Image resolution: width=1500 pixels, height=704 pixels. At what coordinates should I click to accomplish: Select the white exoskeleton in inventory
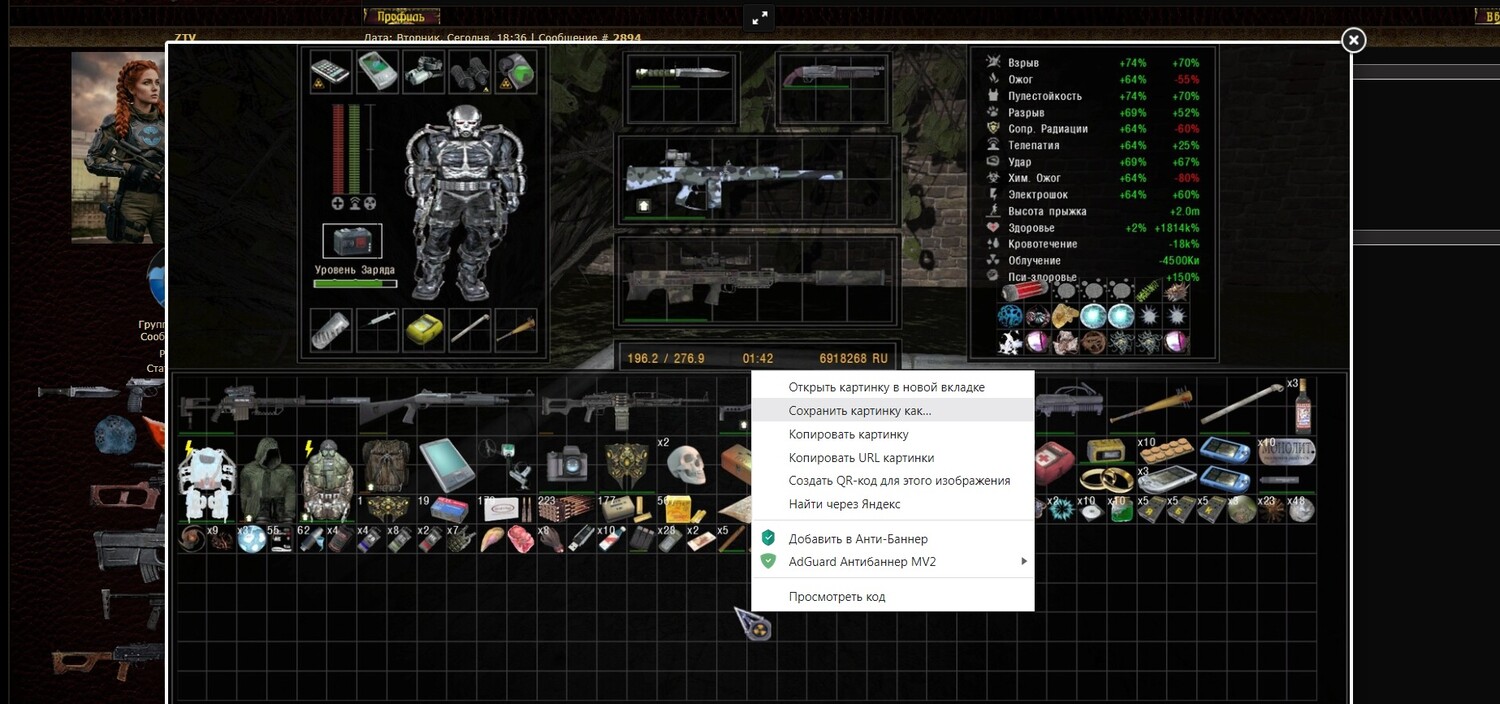[205, 478]
